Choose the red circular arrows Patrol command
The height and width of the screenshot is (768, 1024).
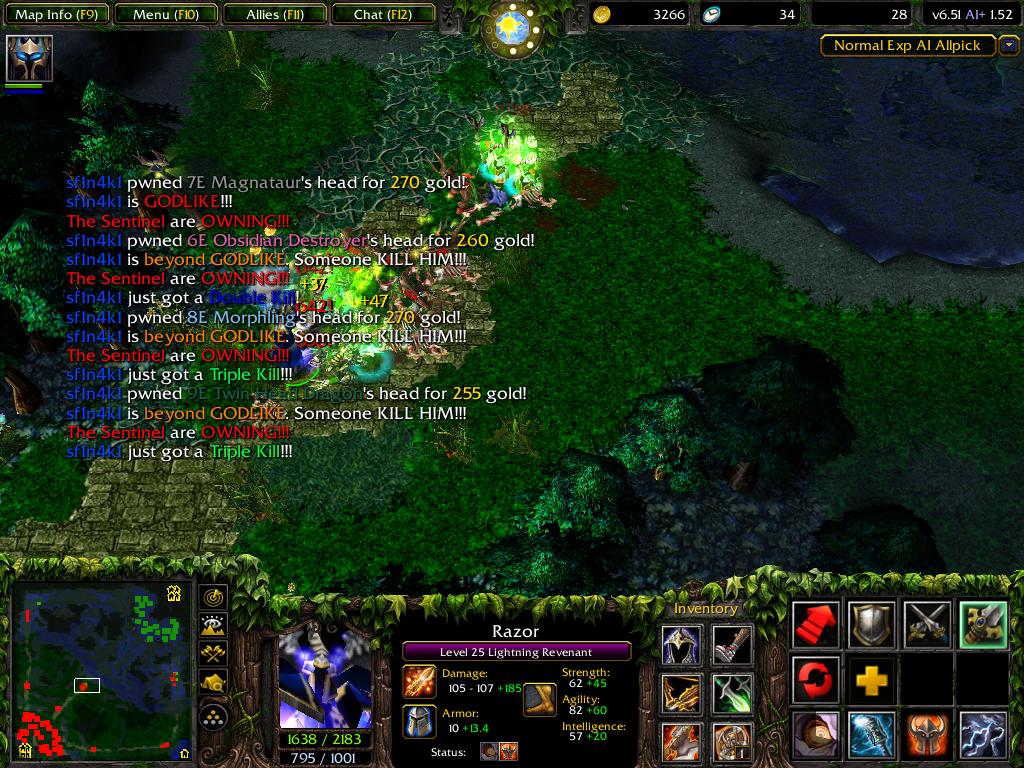[x=816, y=680]
